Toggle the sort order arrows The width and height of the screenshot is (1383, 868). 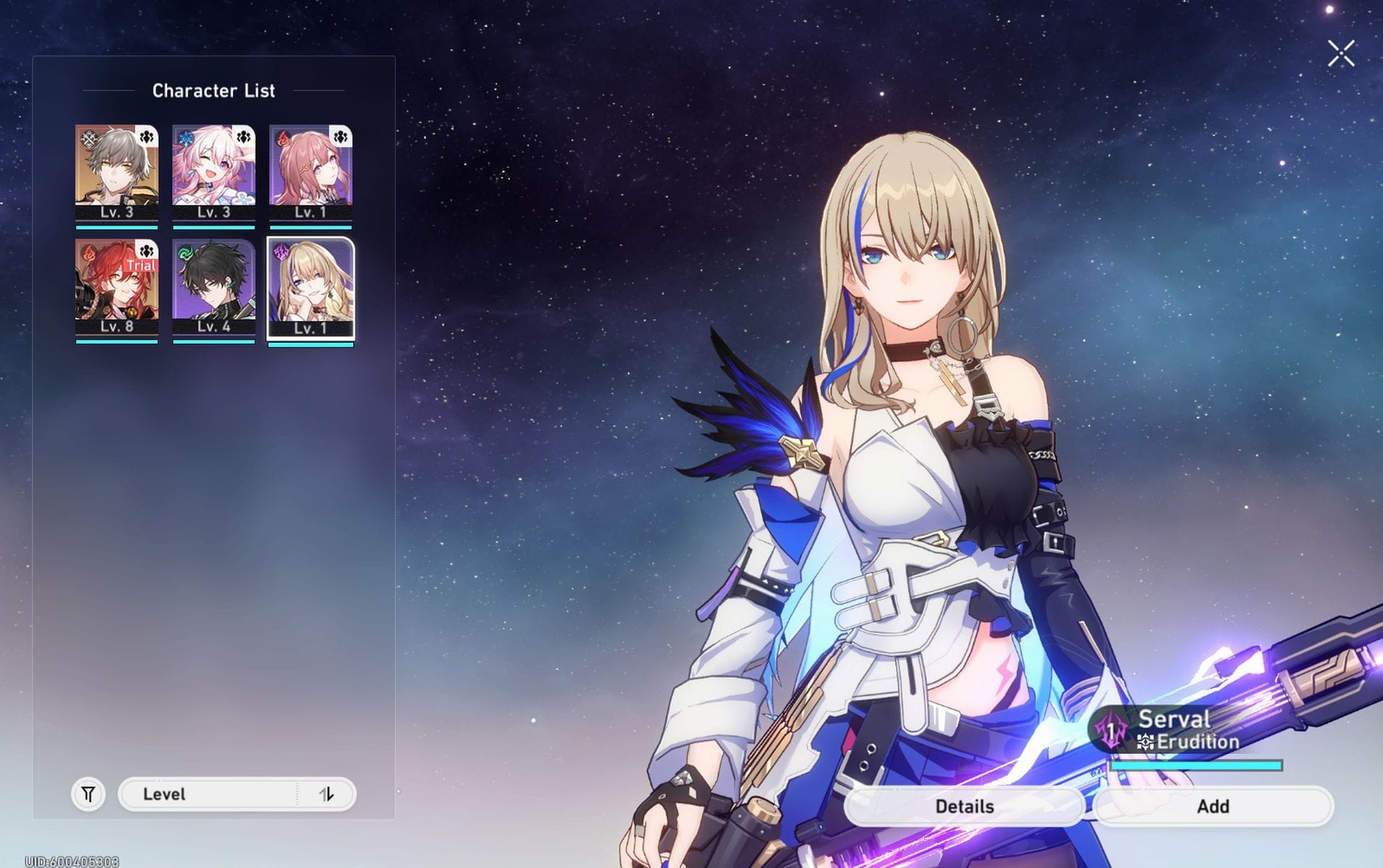326,794
